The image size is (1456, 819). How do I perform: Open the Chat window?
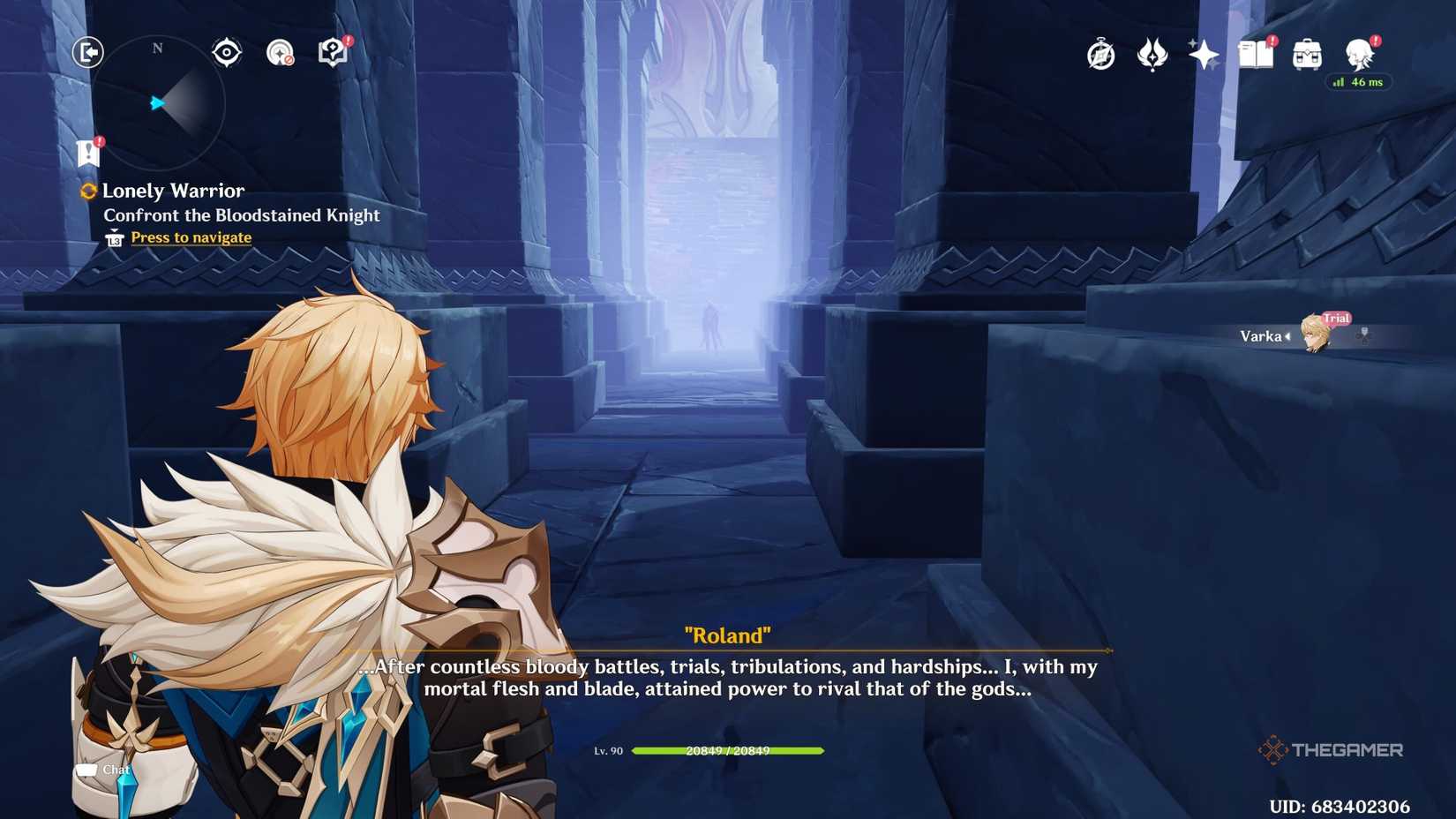(106, 769)
